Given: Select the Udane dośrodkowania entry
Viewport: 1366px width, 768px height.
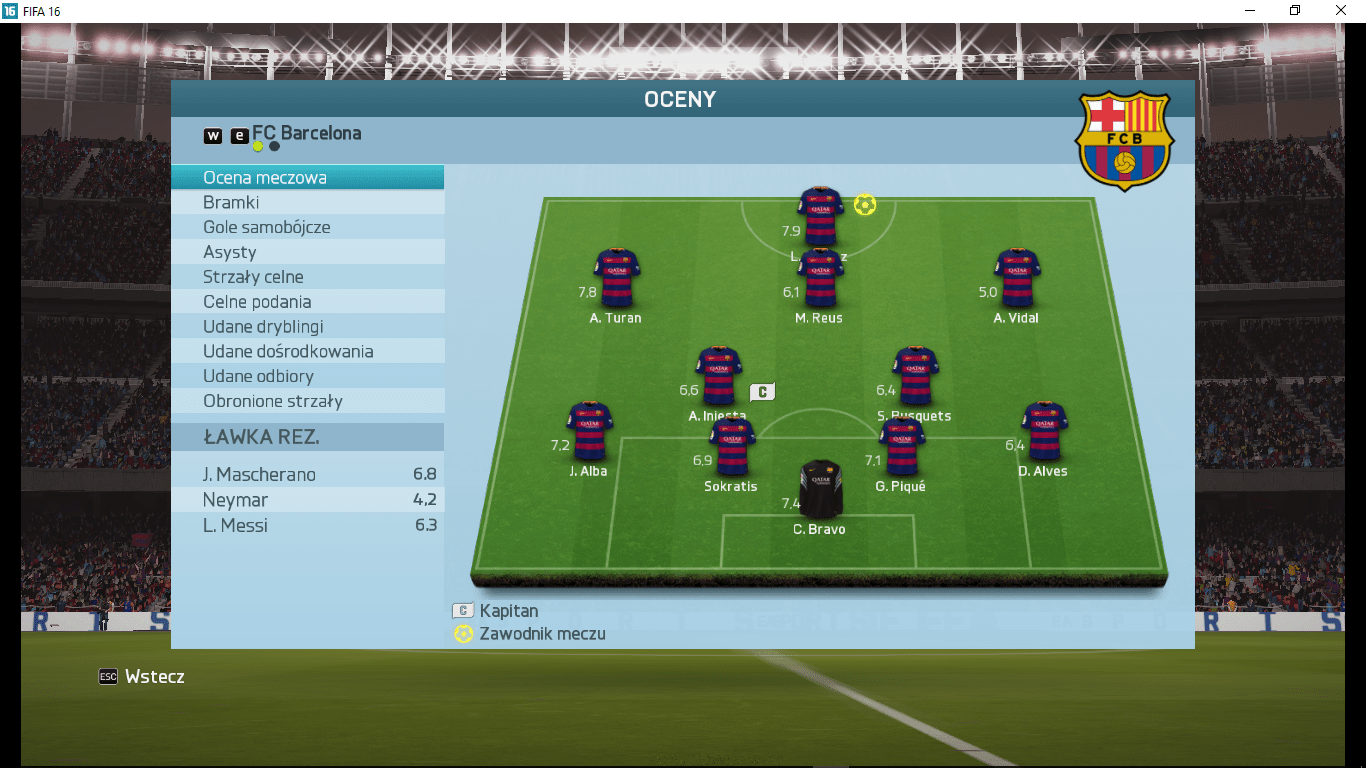Looking at the screenshot, I should pyautogui.click(x=307, y=352).
